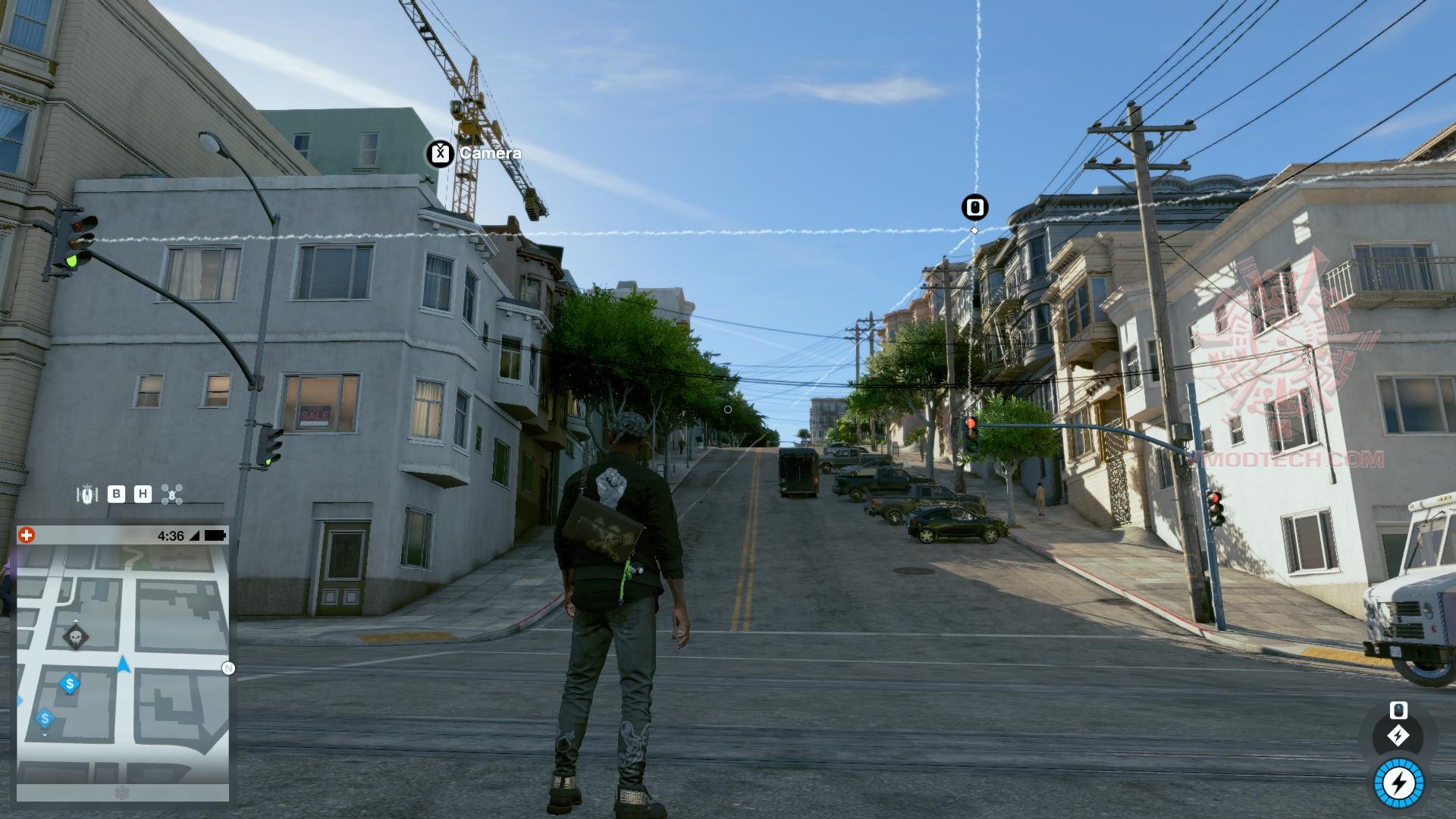
Task: Select the quadcopter drone icon
Action: (173, 495)
